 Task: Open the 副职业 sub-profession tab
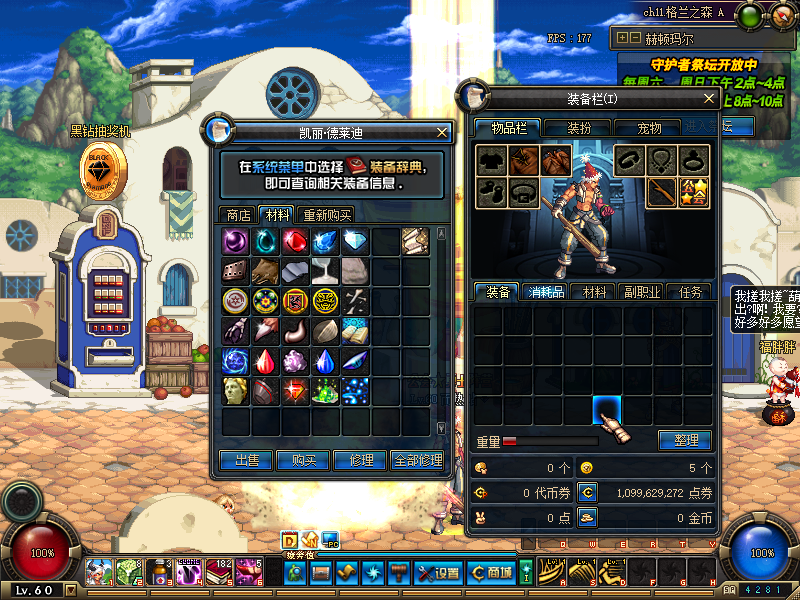click(x=642, y=292)
